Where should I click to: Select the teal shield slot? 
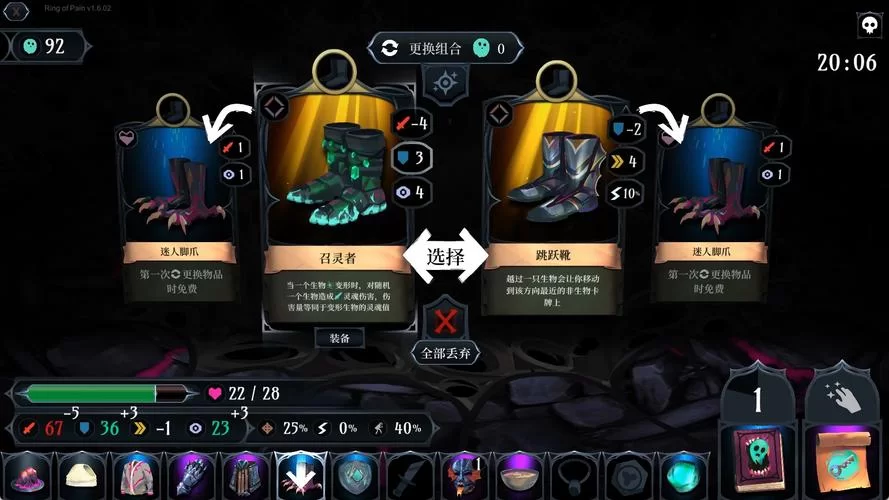pyautogui.click(x=352, y=475)
